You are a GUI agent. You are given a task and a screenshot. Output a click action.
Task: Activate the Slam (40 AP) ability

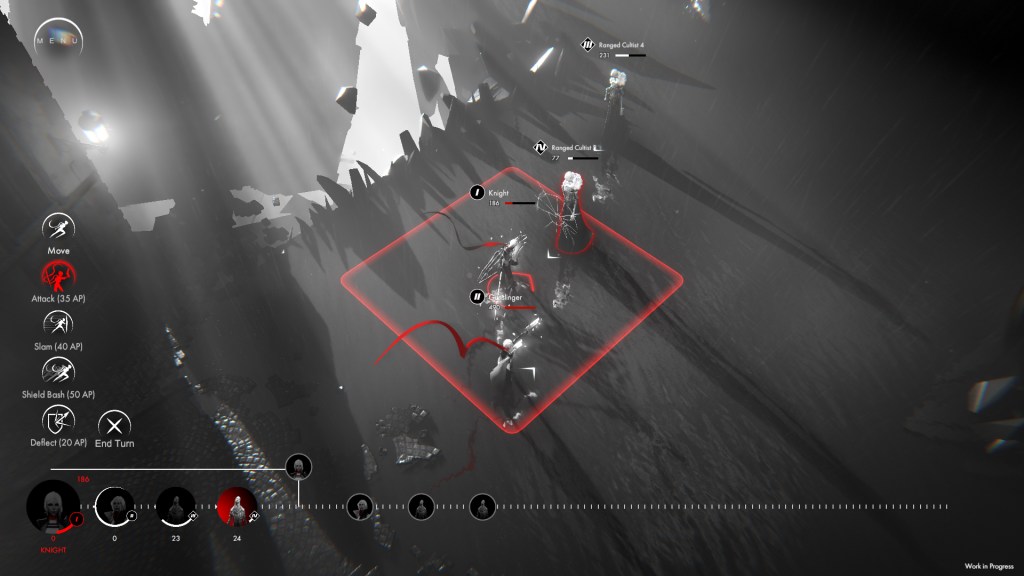pyautogui.click(x=58, y=324)
